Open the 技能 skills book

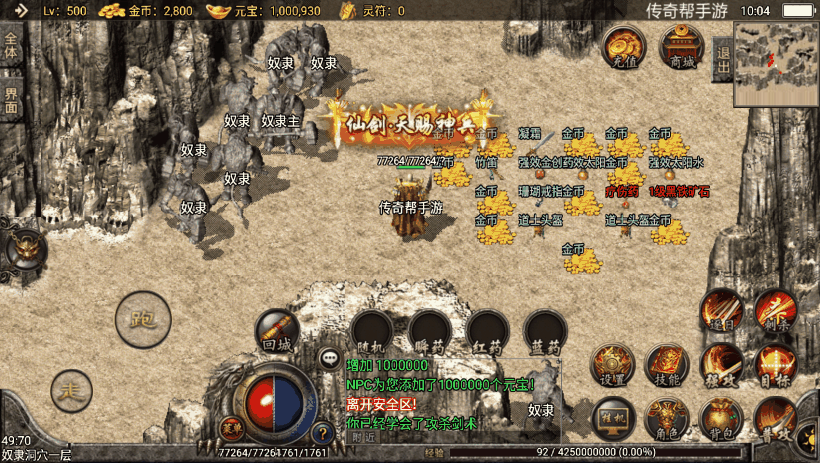(667, 365)
